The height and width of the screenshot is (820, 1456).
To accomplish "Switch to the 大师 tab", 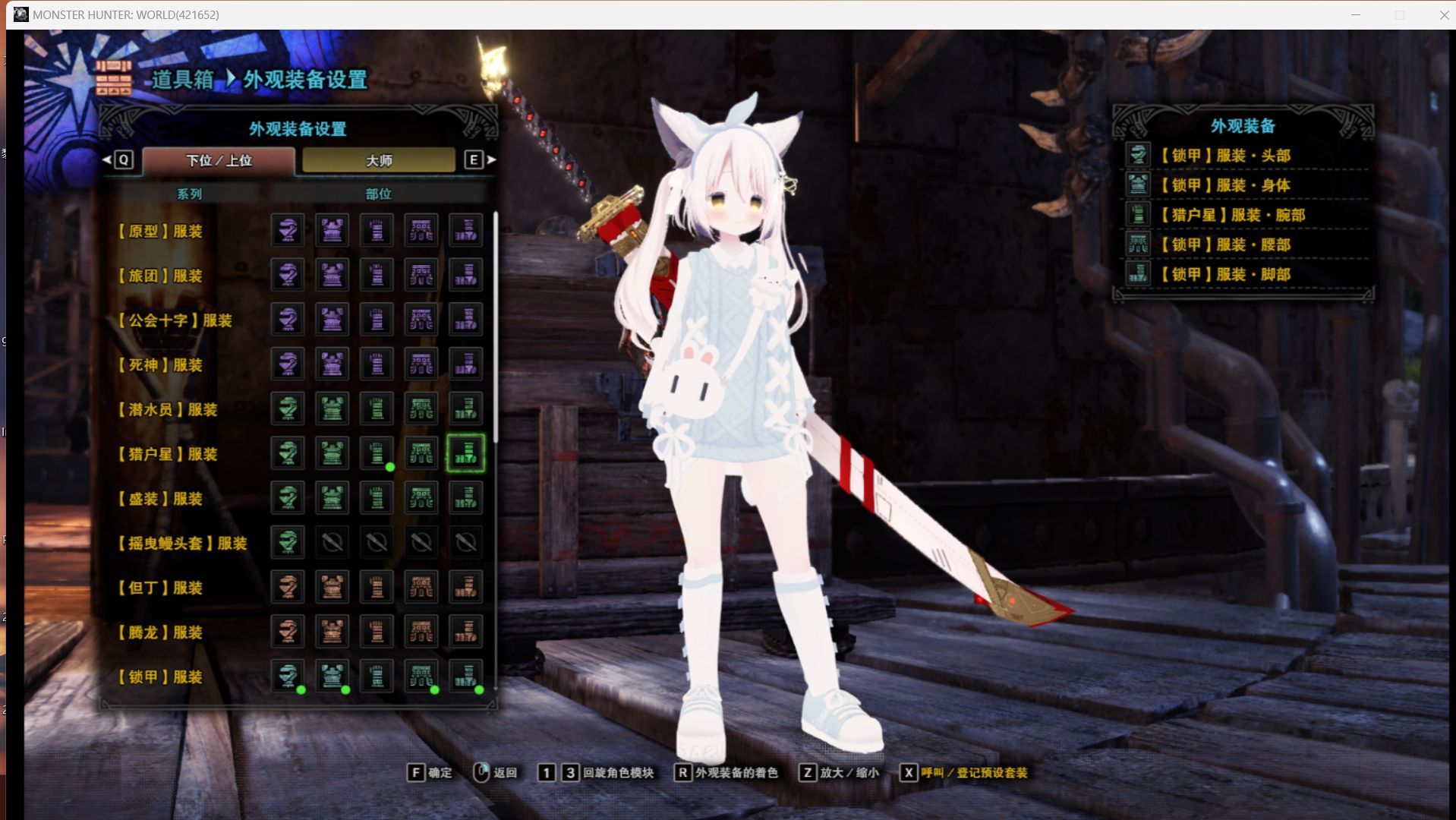I will click(x=379, y=160).
